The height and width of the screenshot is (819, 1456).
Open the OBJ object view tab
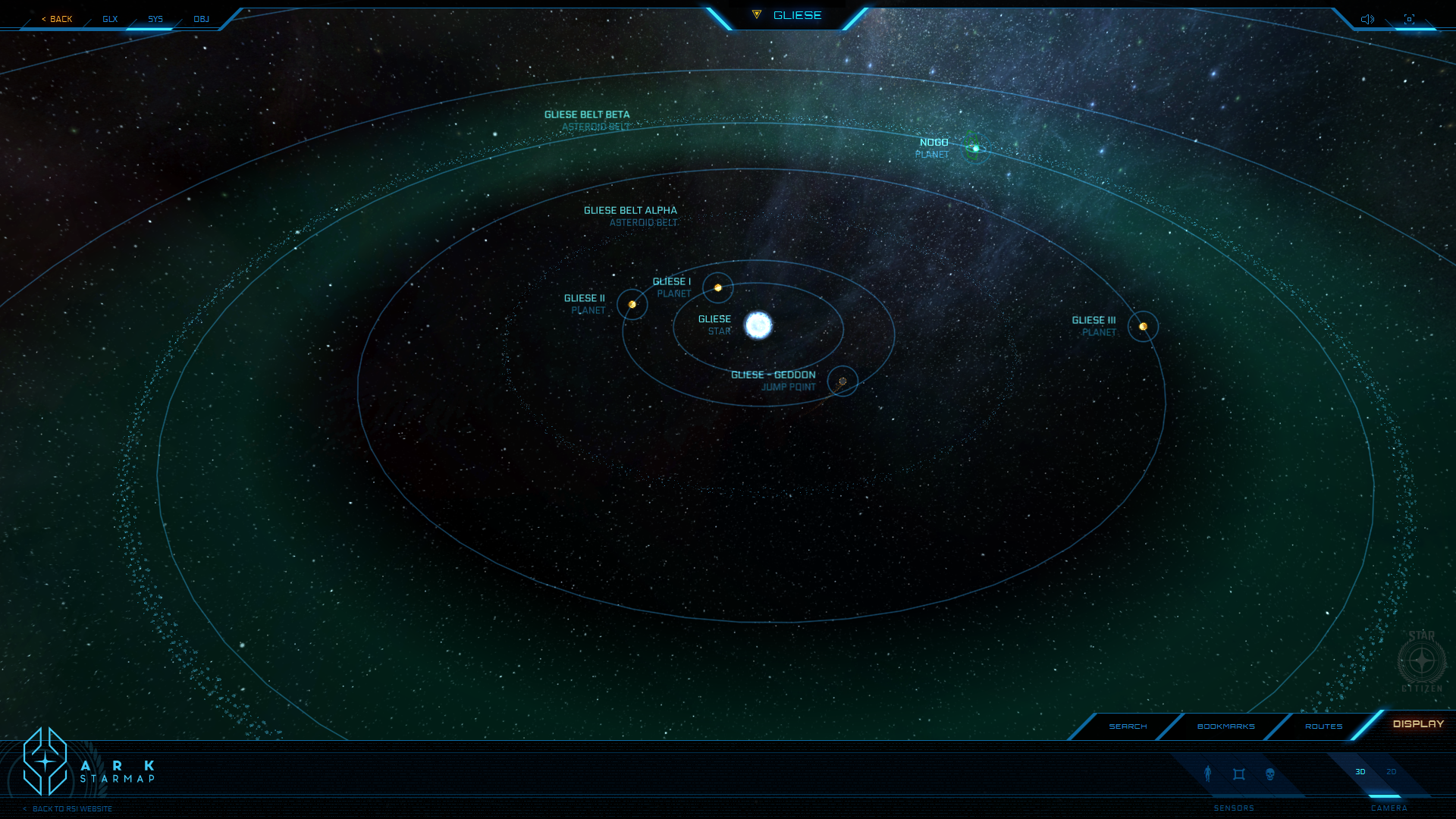pyautogui.click(x=201, y=19)
